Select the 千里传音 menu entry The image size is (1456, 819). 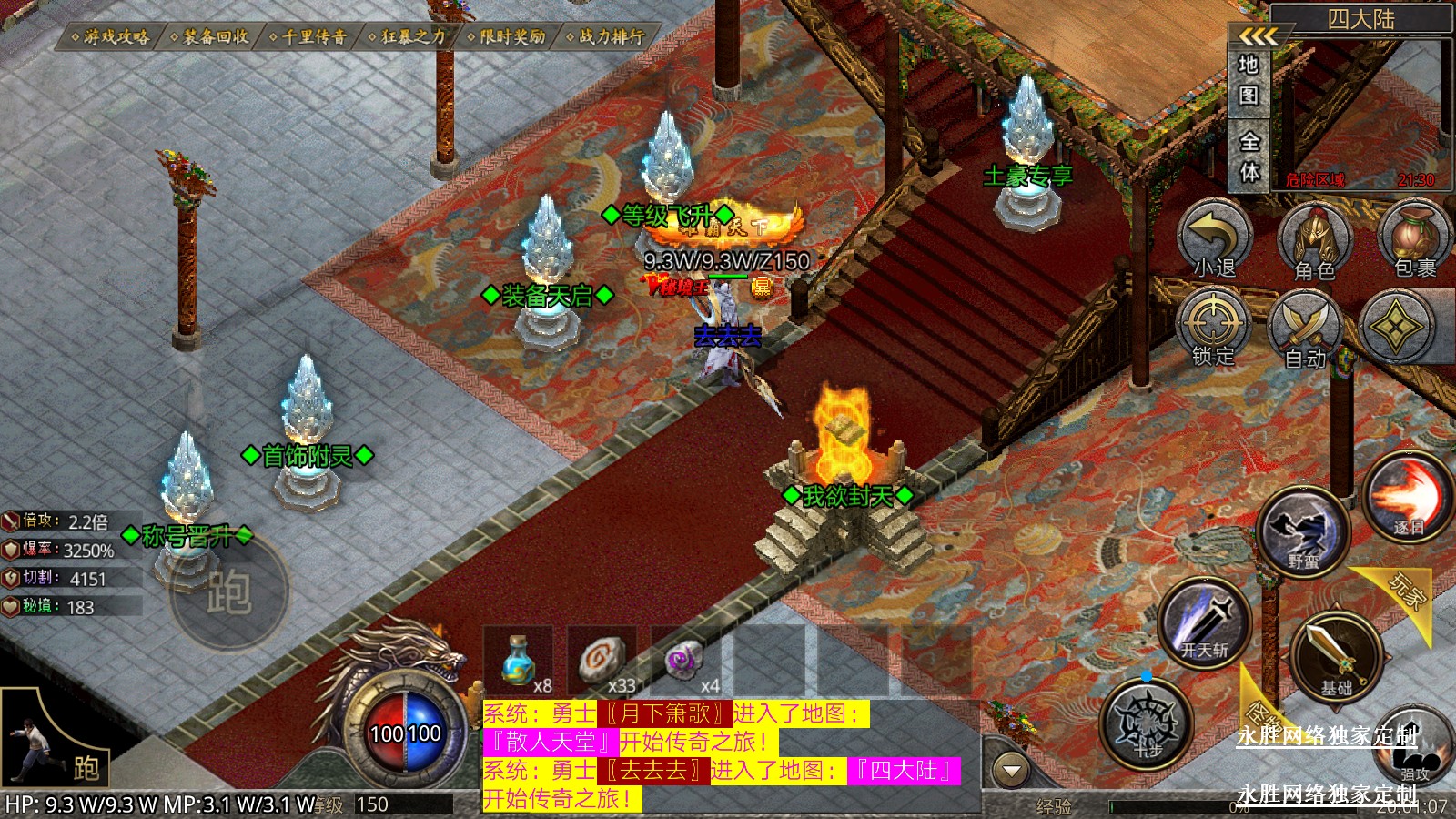311,37
